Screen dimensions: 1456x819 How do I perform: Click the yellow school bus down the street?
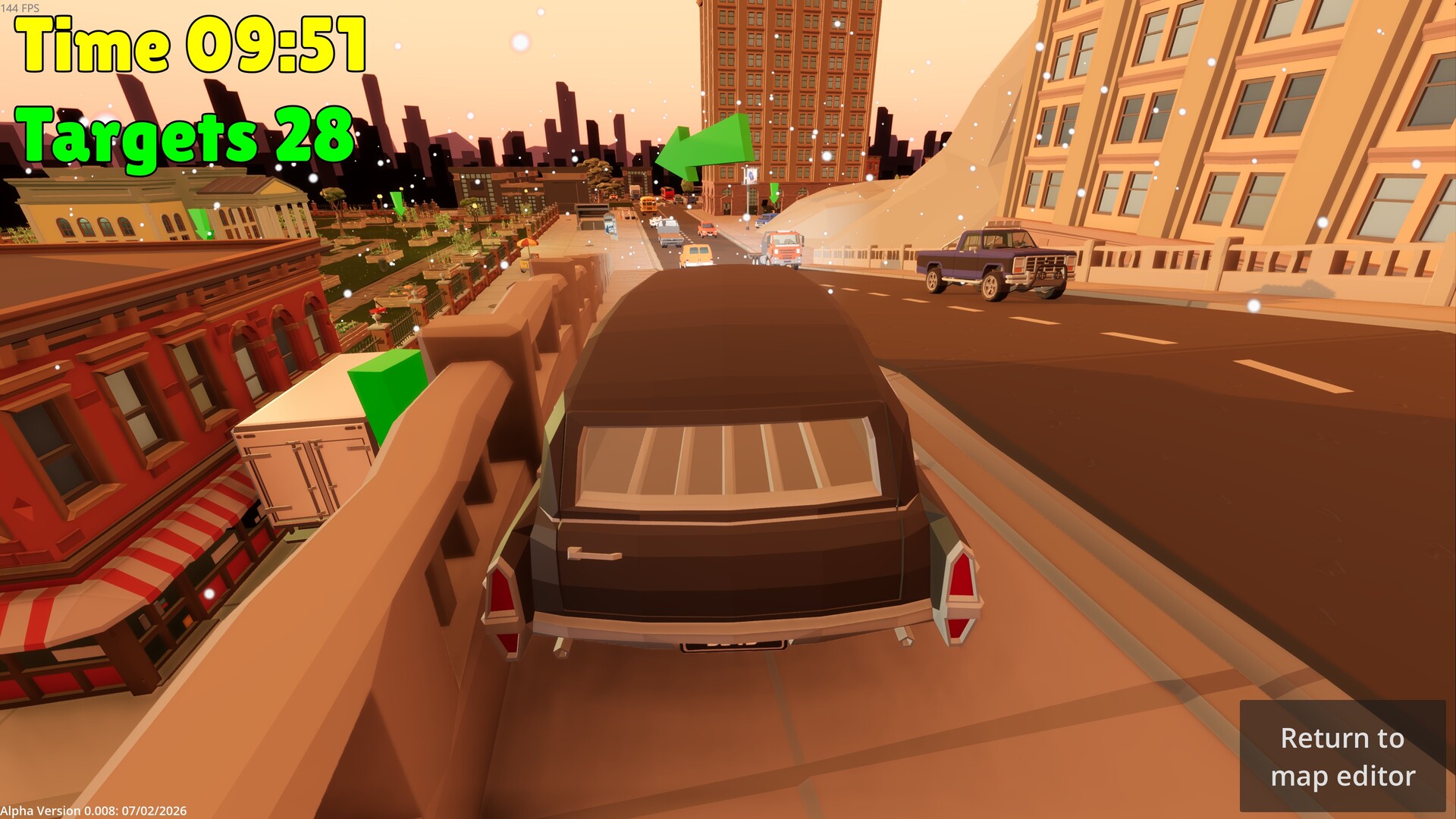648,203
